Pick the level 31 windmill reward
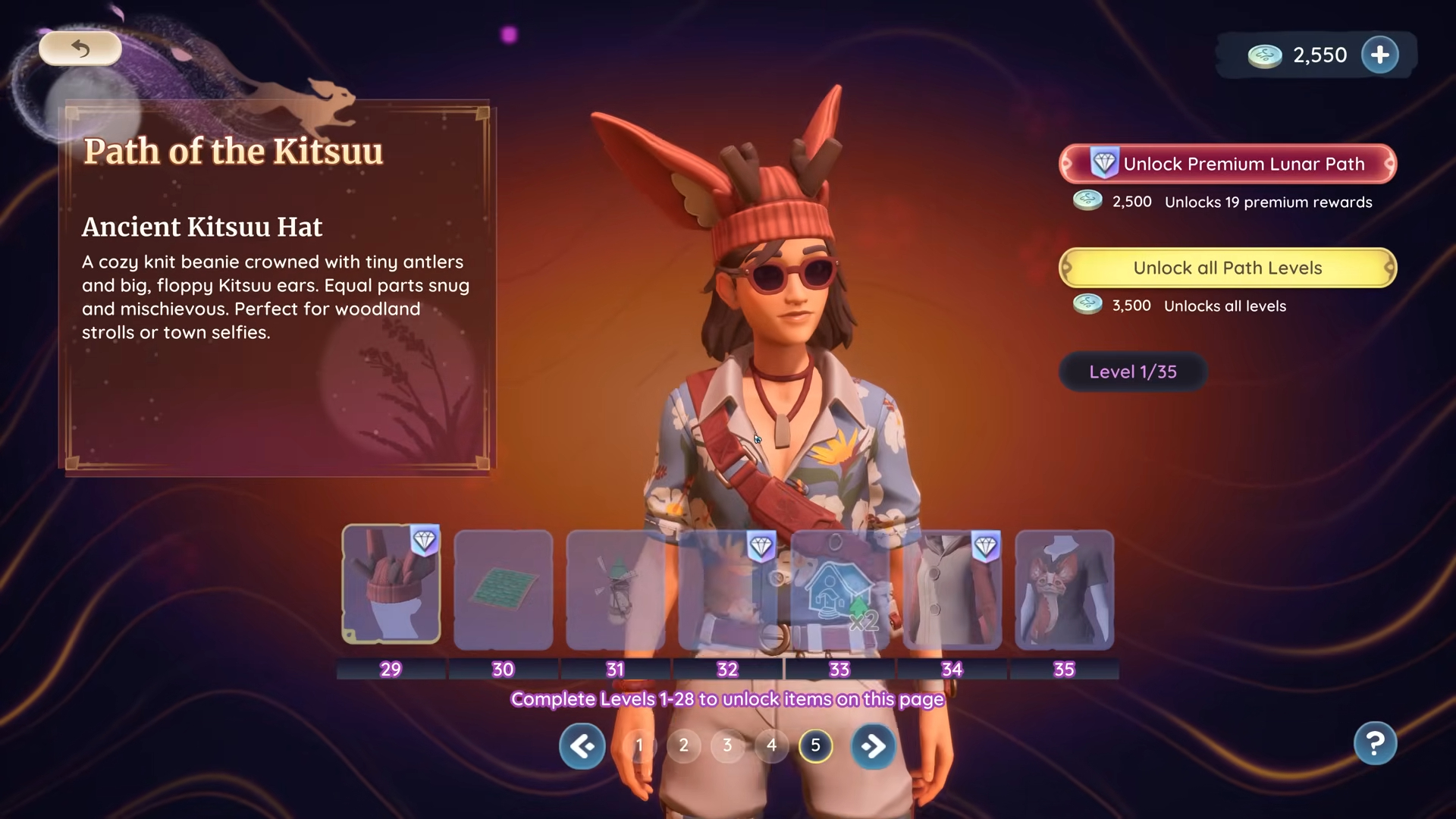The height and width of the screenshot is (819, 1456). 615,589
